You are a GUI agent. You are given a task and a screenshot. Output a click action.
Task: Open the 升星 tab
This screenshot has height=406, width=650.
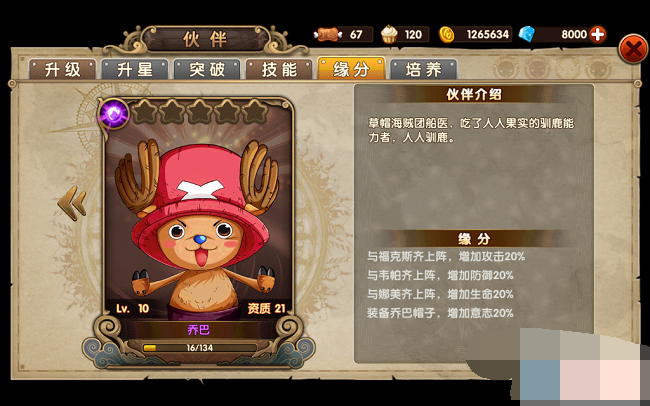(x=134, y=69)
